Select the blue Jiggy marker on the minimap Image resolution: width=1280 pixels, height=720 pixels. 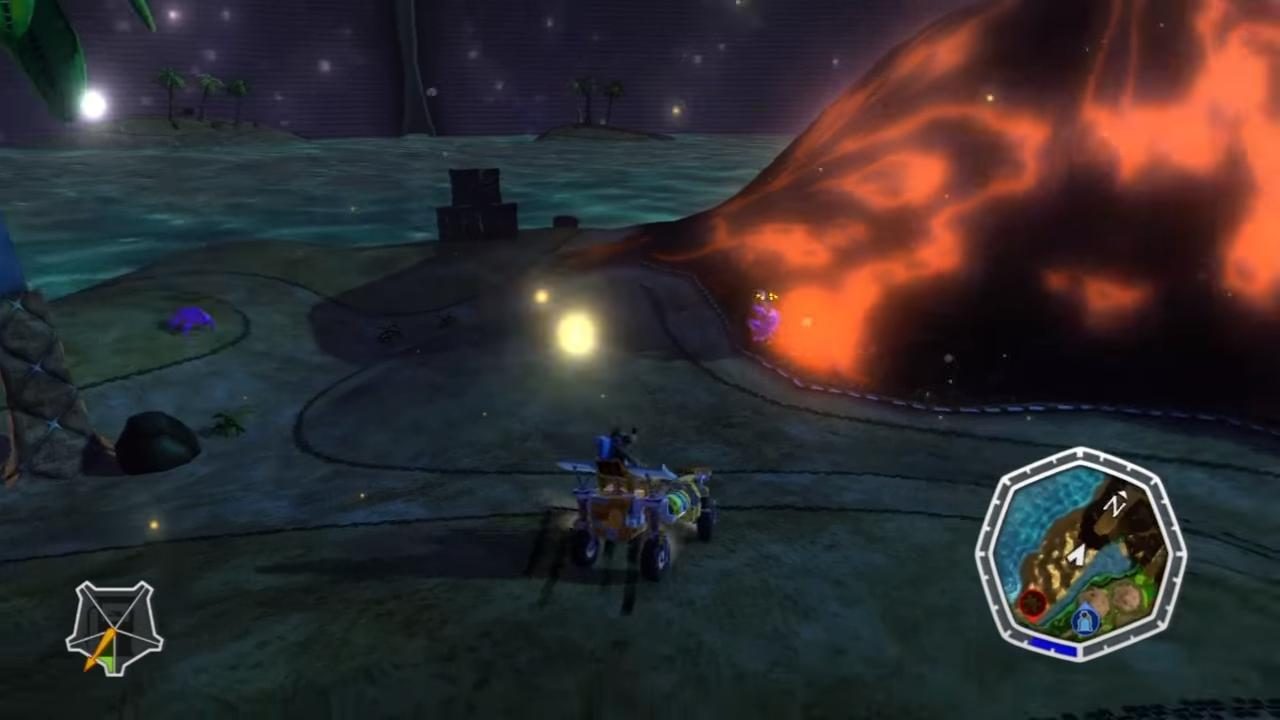(x=1084, y=617)
